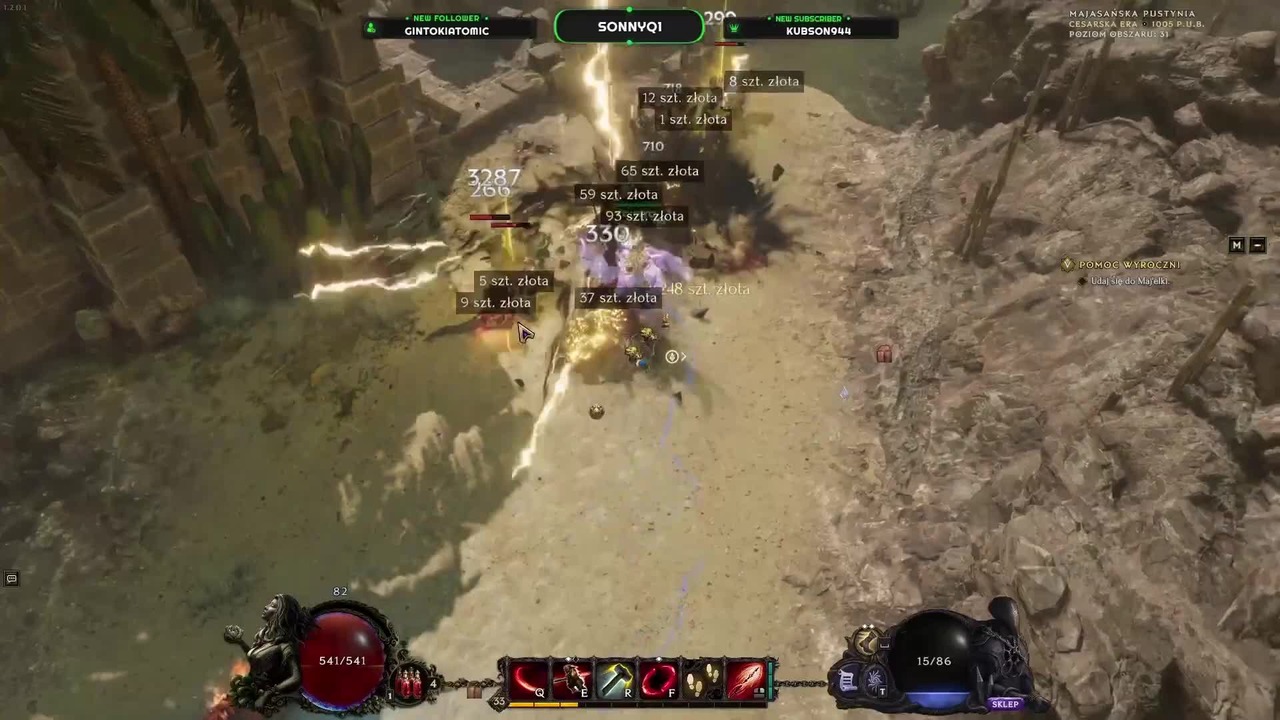Activate the red blade slash skill

(745, 680)
